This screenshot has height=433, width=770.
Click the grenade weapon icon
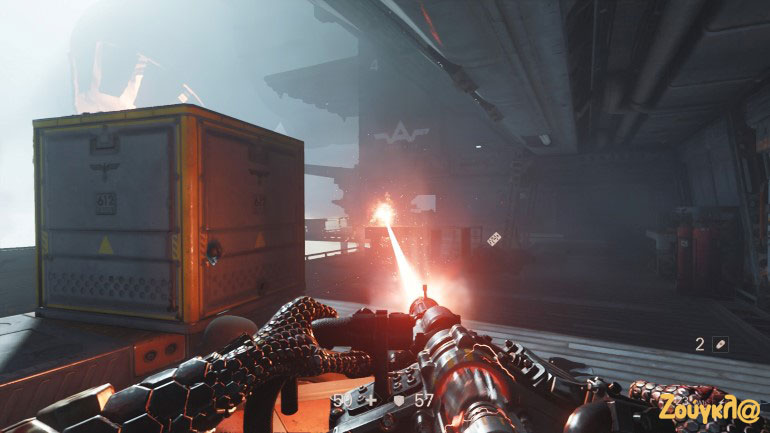(720, 345)
